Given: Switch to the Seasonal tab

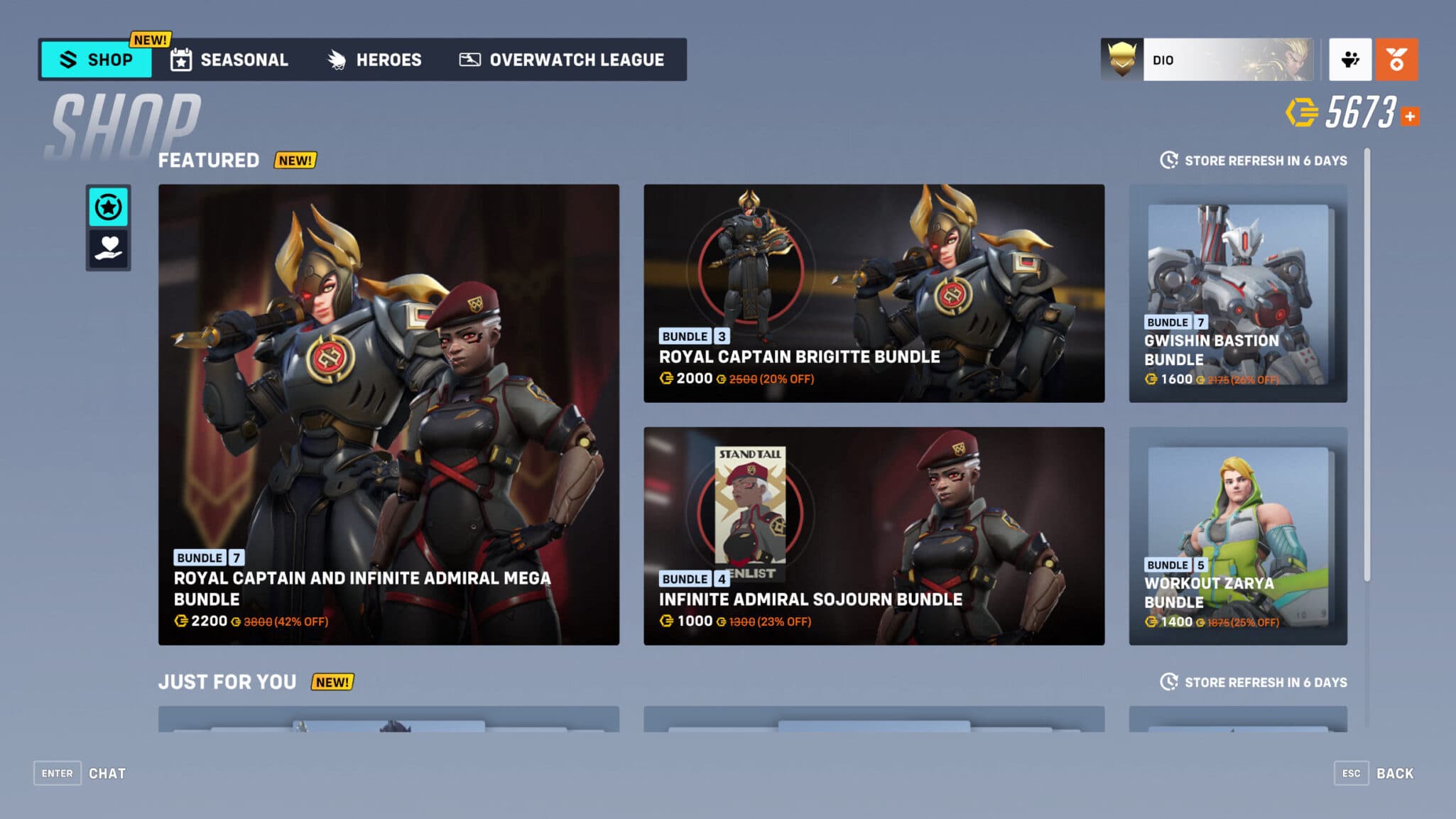Looking at the screenshot, I should click(231, 60).
